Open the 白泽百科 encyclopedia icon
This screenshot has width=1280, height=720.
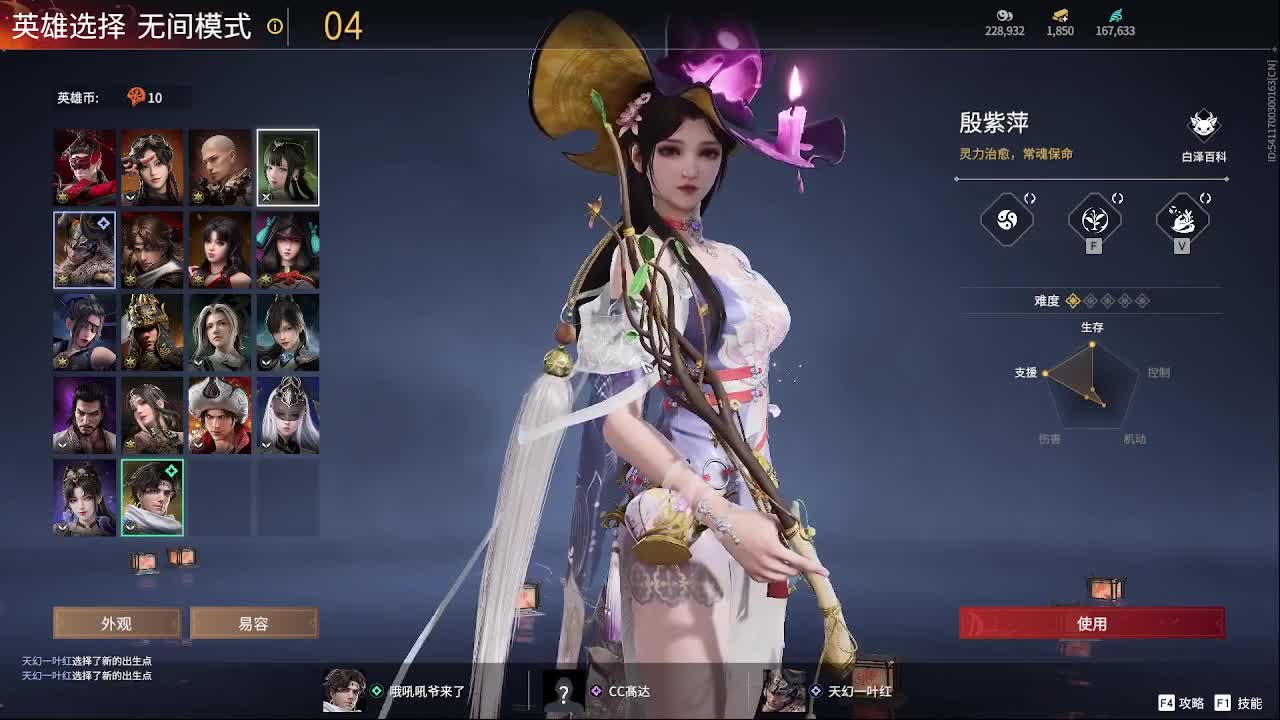coord(1203,125)
